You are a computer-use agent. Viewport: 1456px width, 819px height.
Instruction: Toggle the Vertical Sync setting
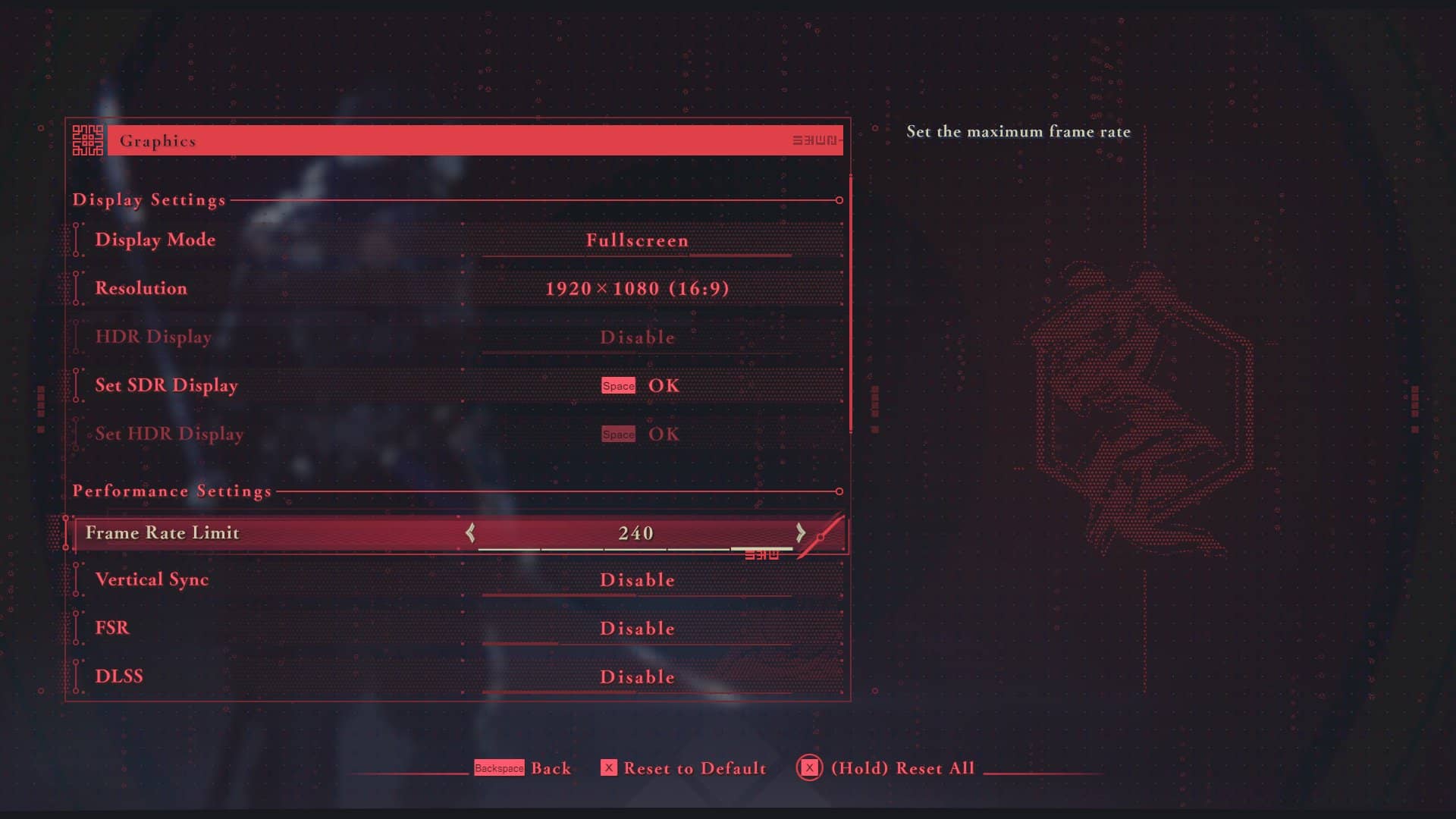pyautogui.click(x=636, y=580)
